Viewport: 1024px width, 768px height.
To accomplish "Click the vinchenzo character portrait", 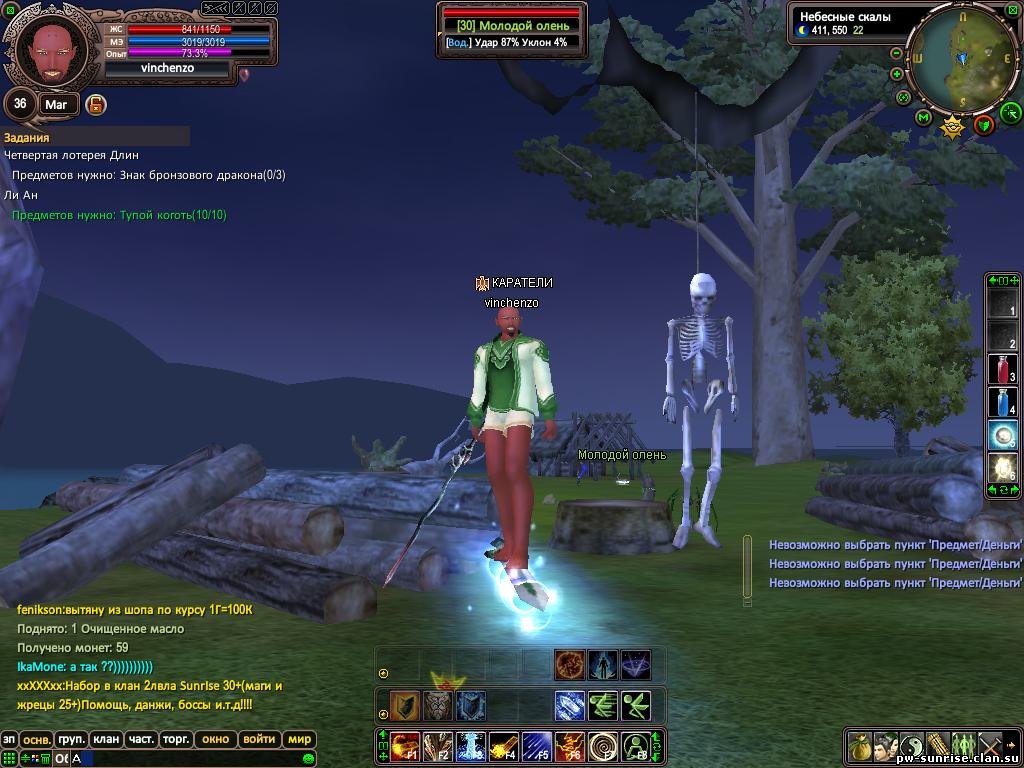I will (x=47, y=45).
